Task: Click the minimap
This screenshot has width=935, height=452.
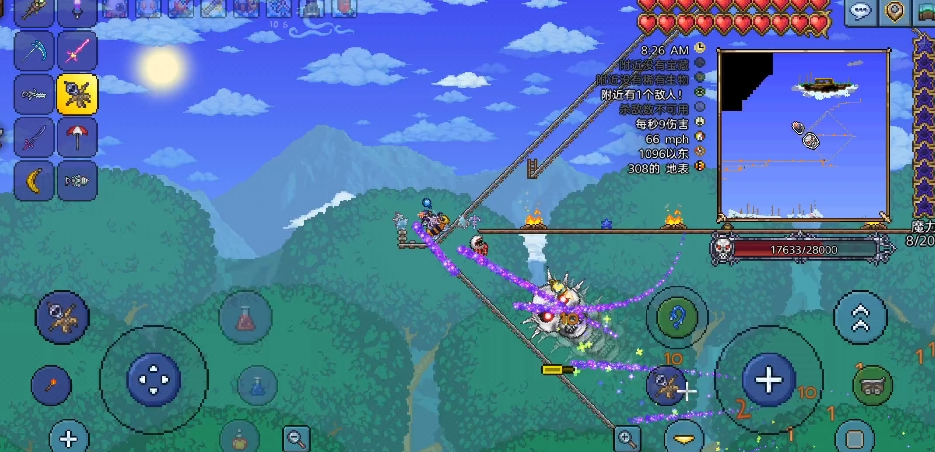Action: [x=803, y=135]
